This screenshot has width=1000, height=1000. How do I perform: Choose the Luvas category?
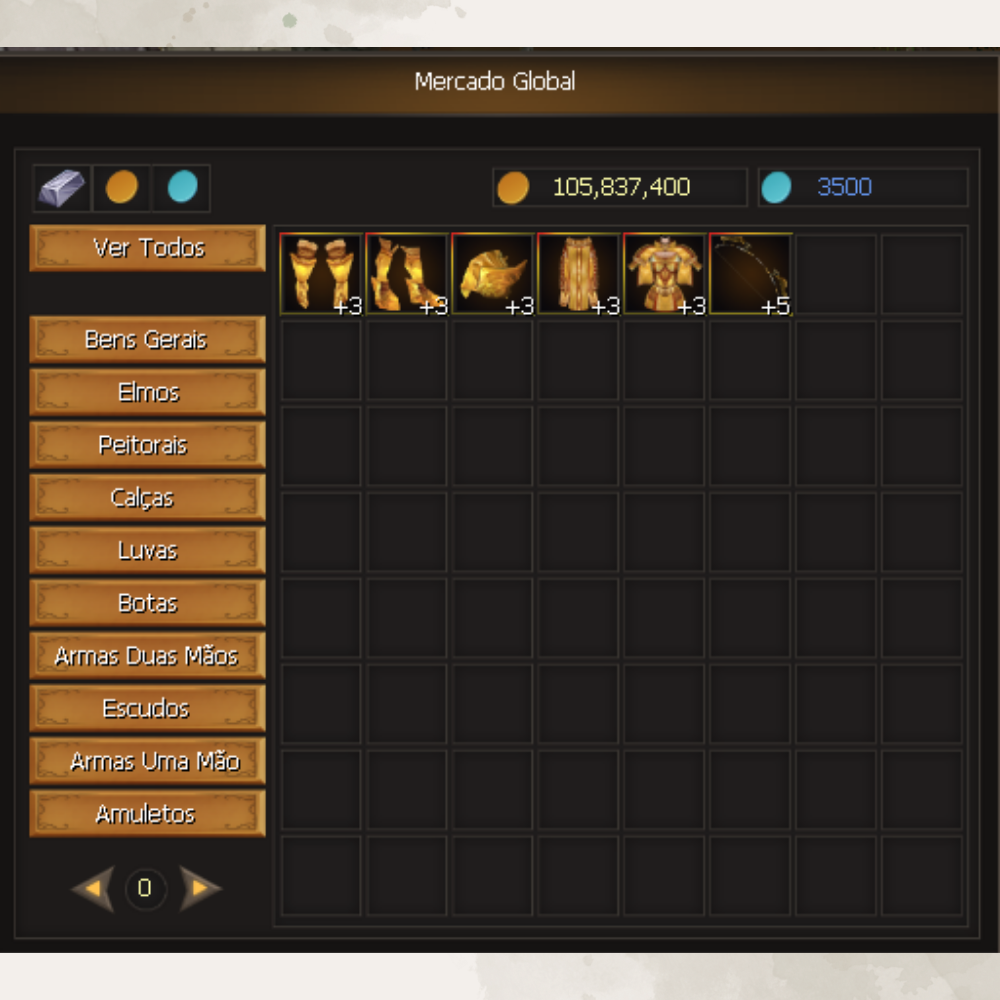point(148,551)
